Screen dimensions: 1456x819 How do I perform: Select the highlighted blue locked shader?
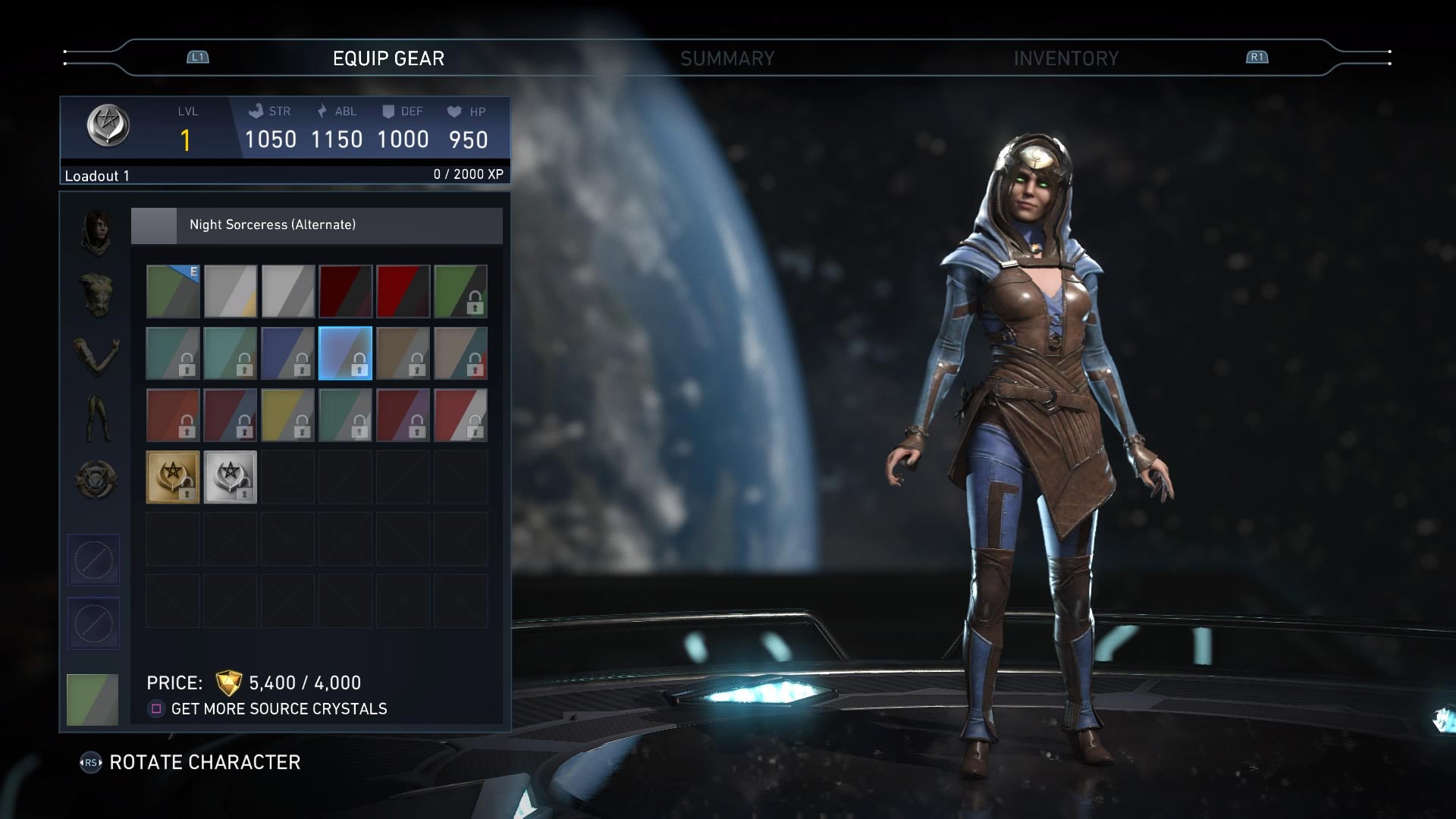tap(345, 353)
